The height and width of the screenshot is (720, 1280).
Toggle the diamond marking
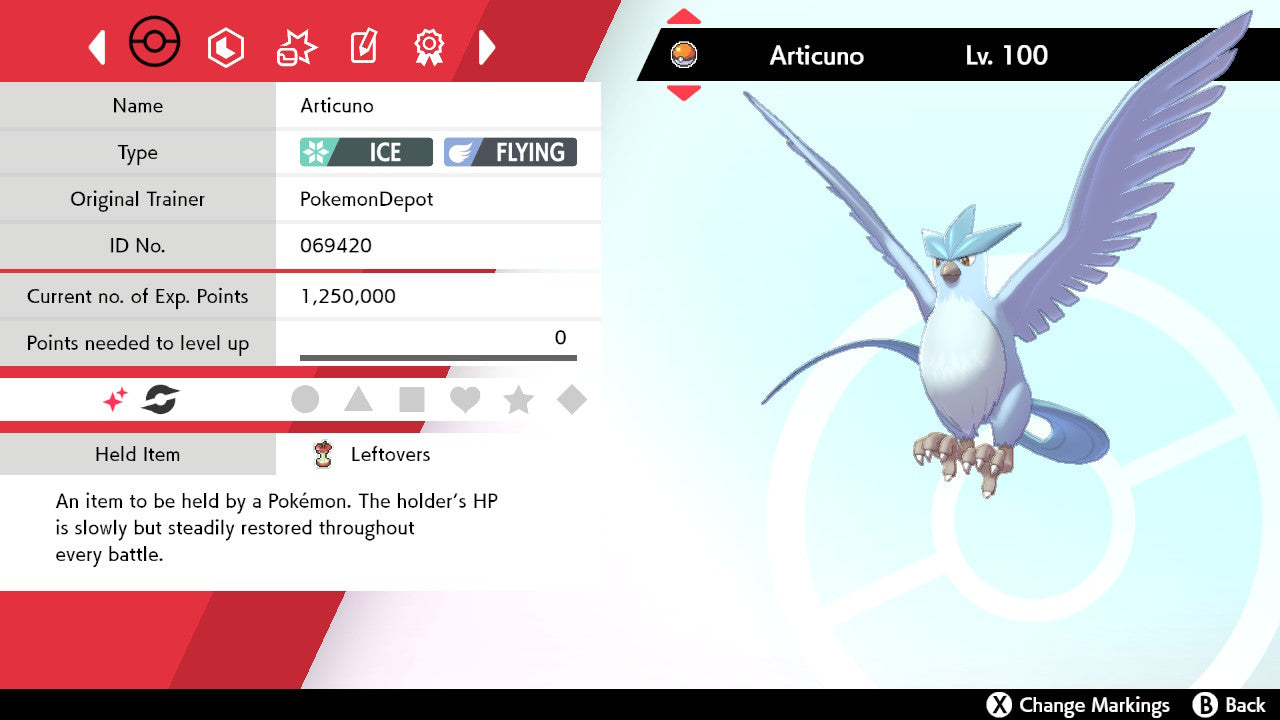(572, 400)
